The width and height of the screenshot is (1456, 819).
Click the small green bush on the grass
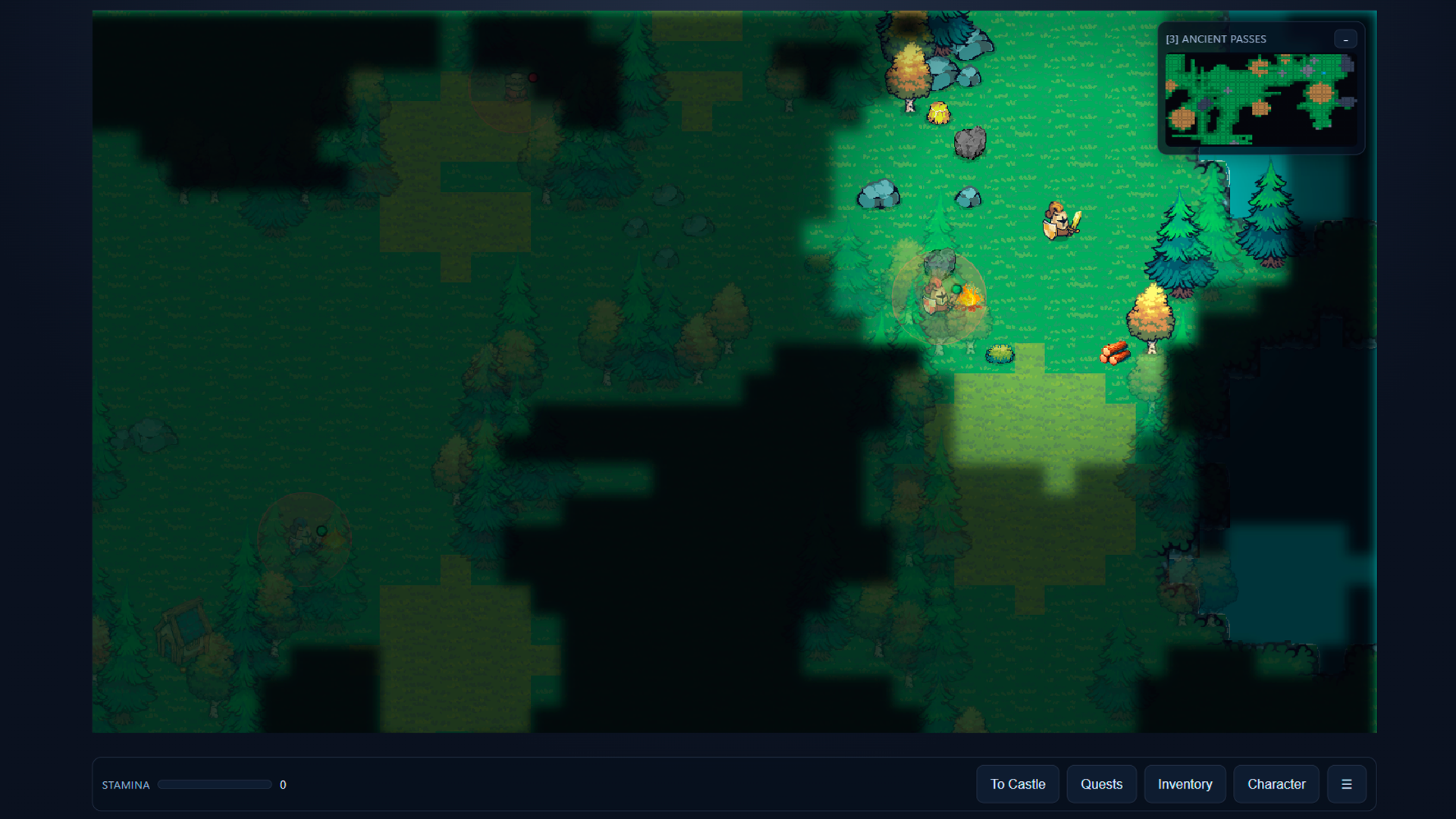tap(1000, 353)
